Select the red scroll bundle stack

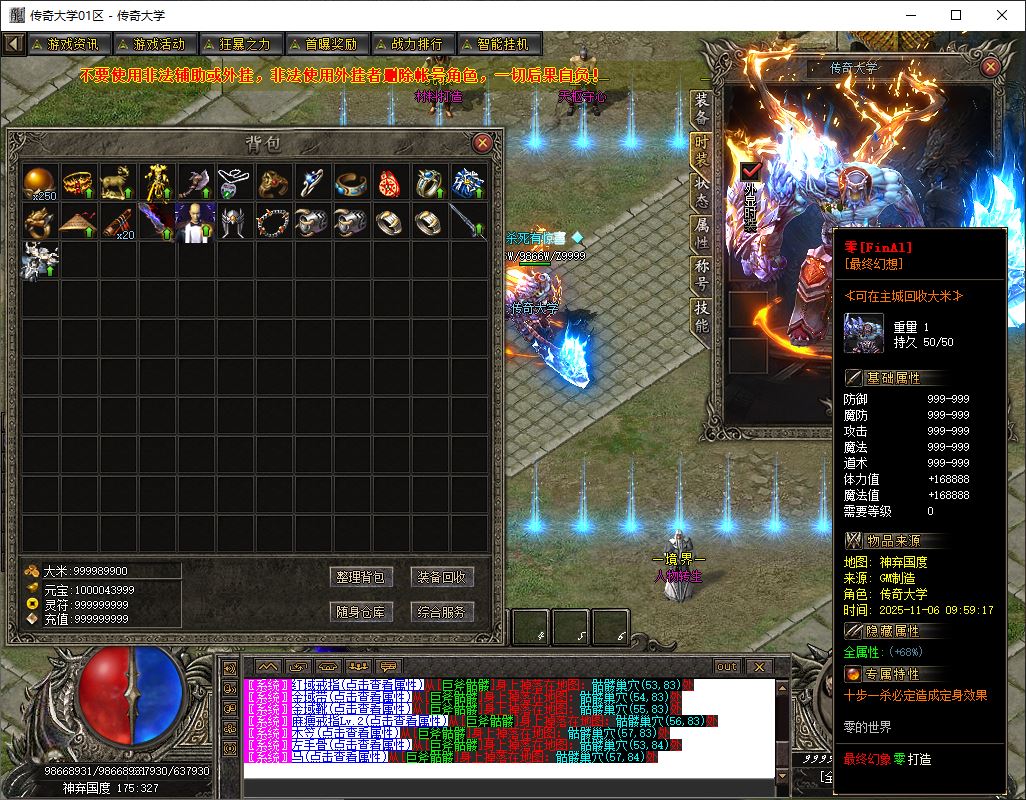(118, 221)
